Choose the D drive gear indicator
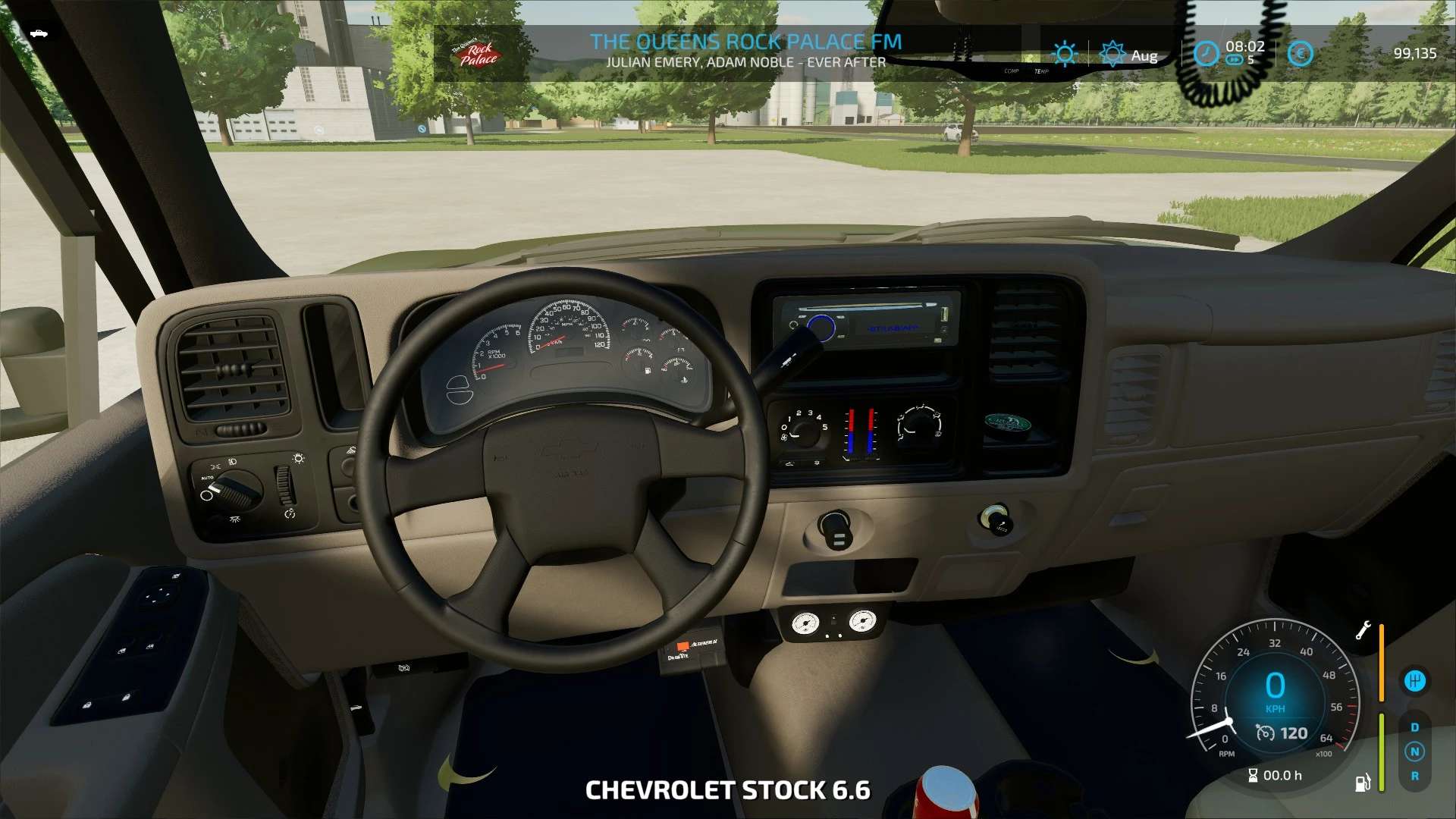Viewport: 1456px width, 819px height. click(1414, 727)
